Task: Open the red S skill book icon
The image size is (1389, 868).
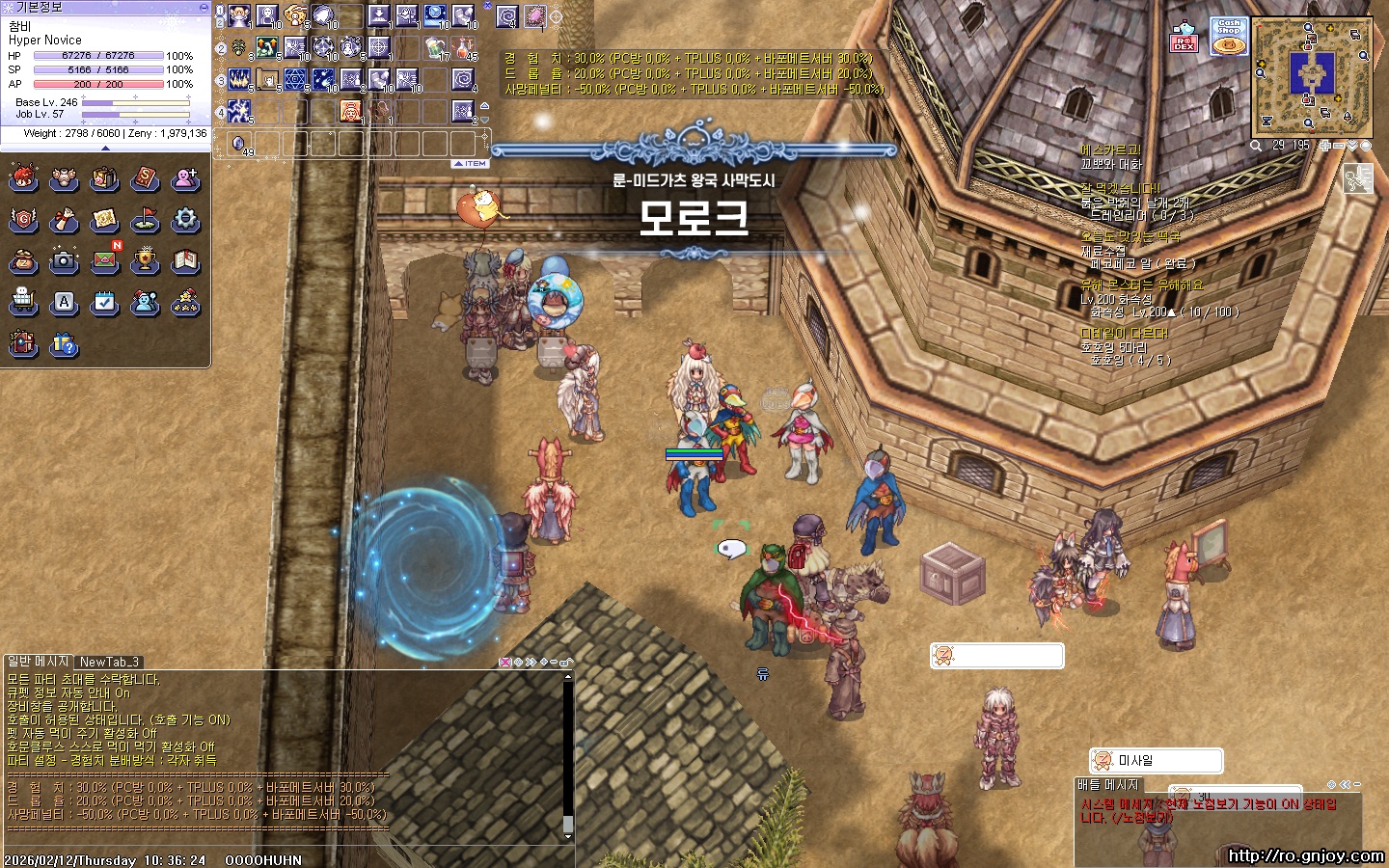Action: click(x=145, y=178)
